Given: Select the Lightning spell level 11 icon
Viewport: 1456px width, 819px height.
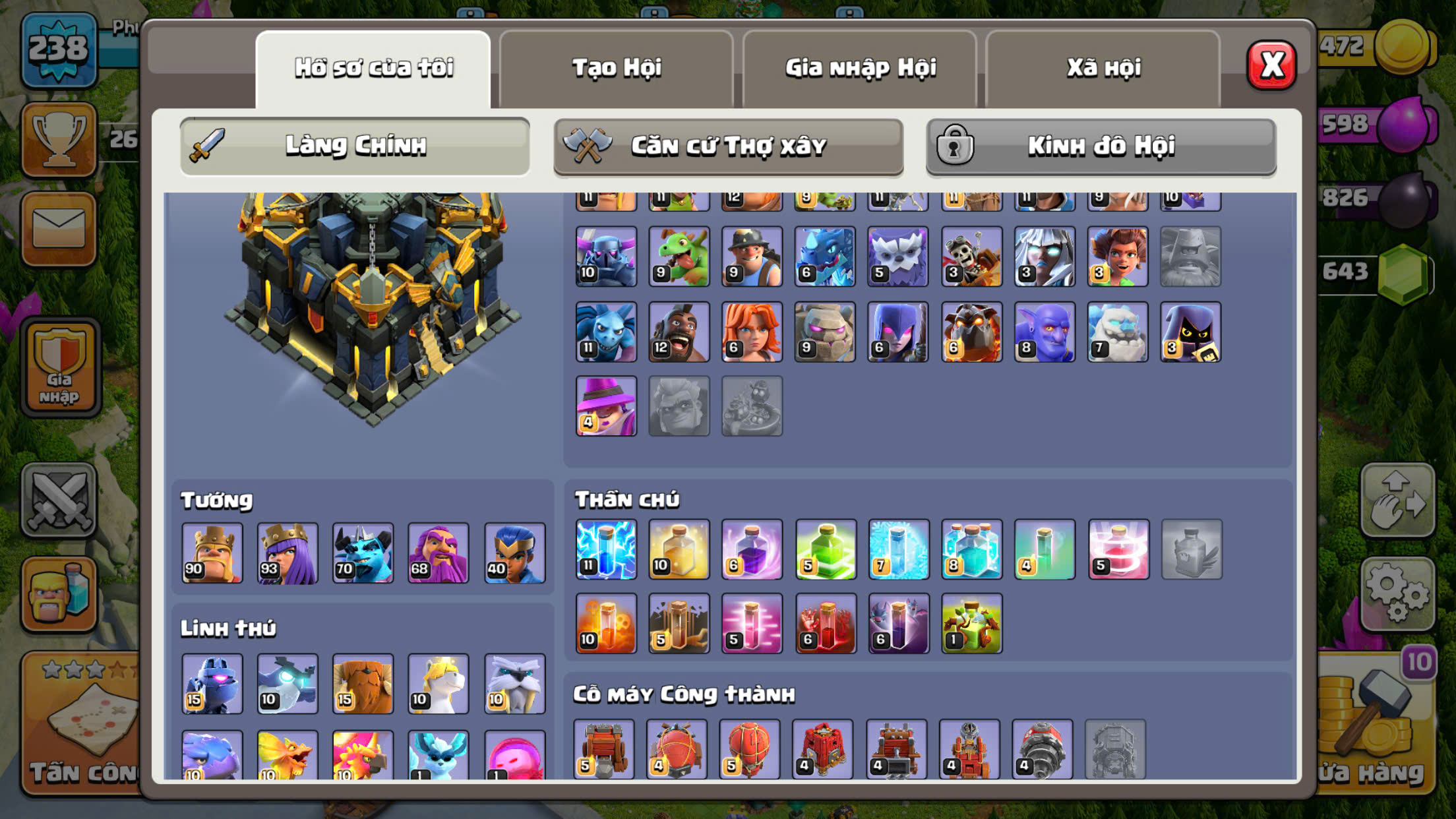Looking at the screenshot, I should 606,549.
